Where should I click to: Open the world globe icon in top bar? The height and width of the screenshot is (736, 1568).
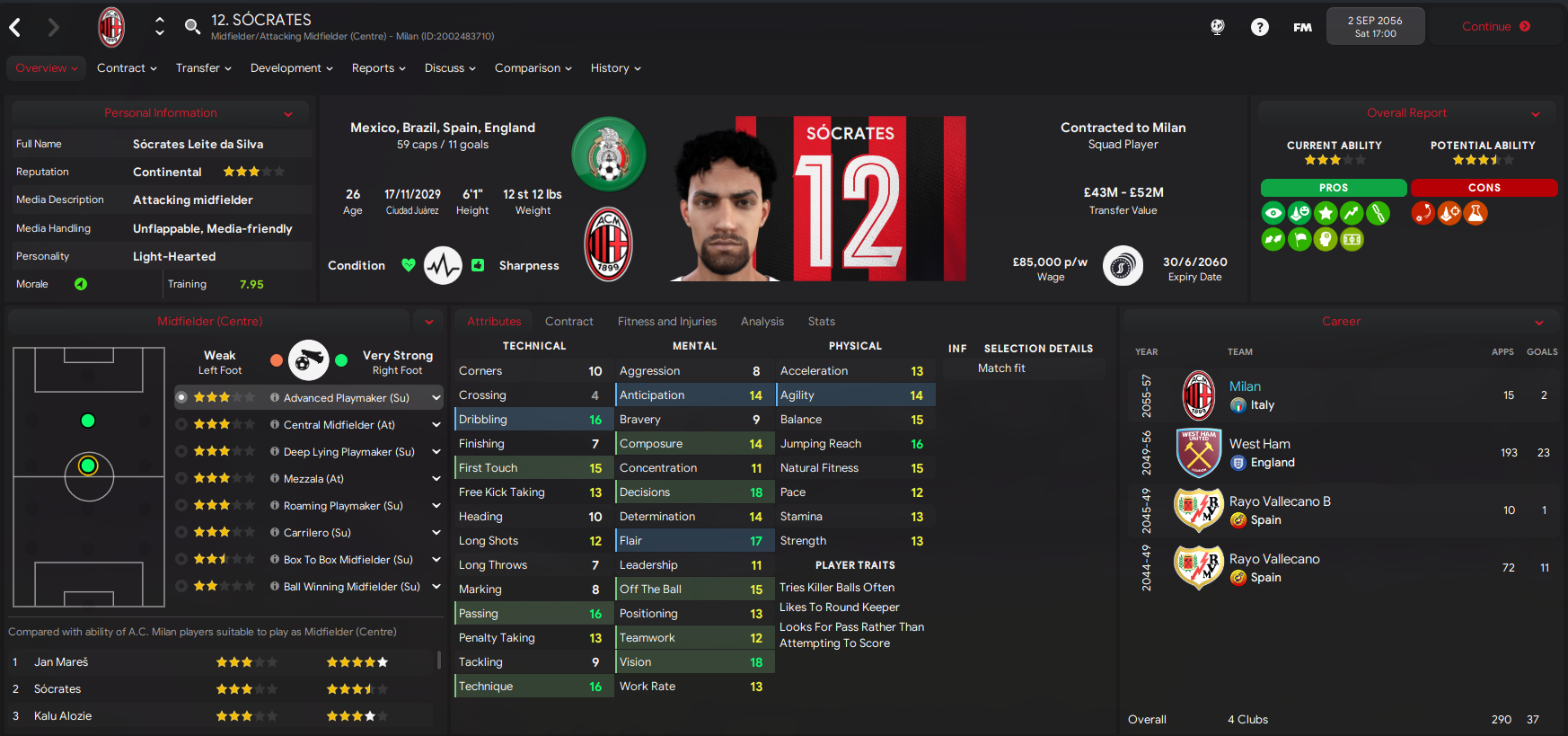coord(1217,26)
